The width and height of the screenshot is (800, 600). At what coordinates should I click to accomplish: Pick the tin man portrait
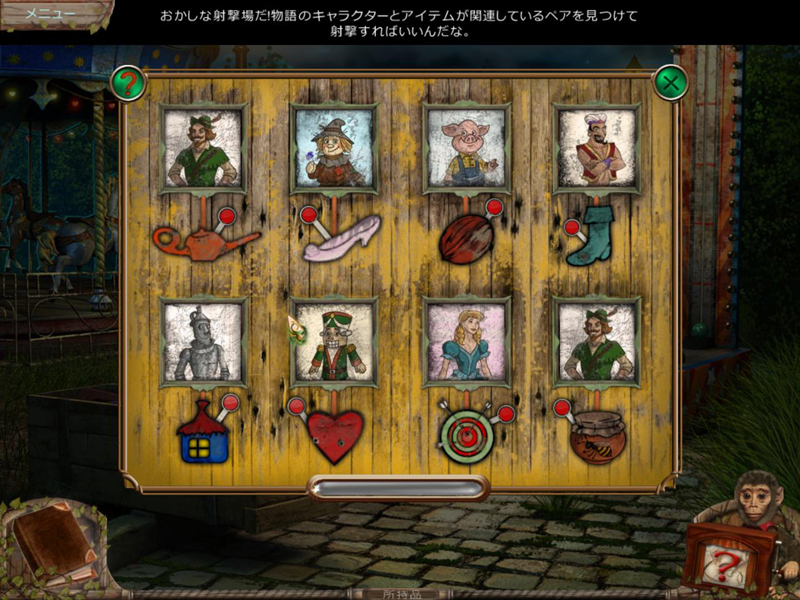coord(202,342)
